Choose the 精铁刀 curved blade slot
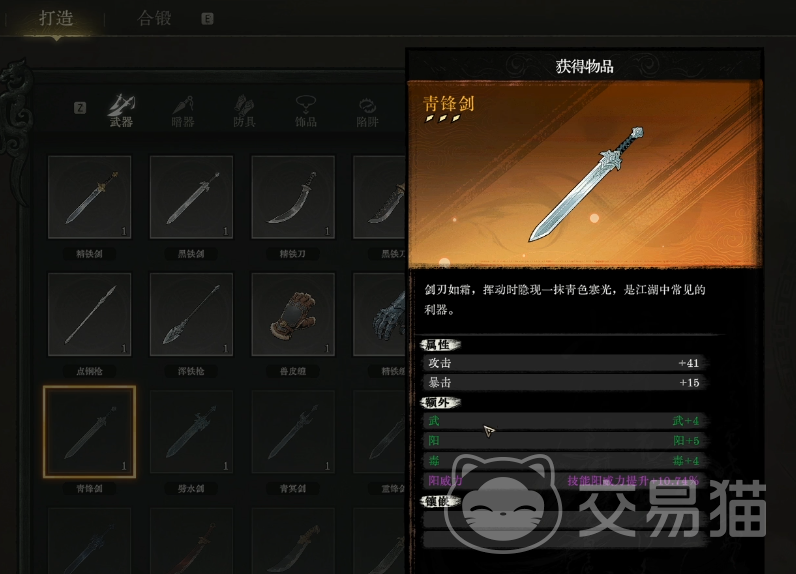The image size is (796, 574). click(x=292, y=197)
